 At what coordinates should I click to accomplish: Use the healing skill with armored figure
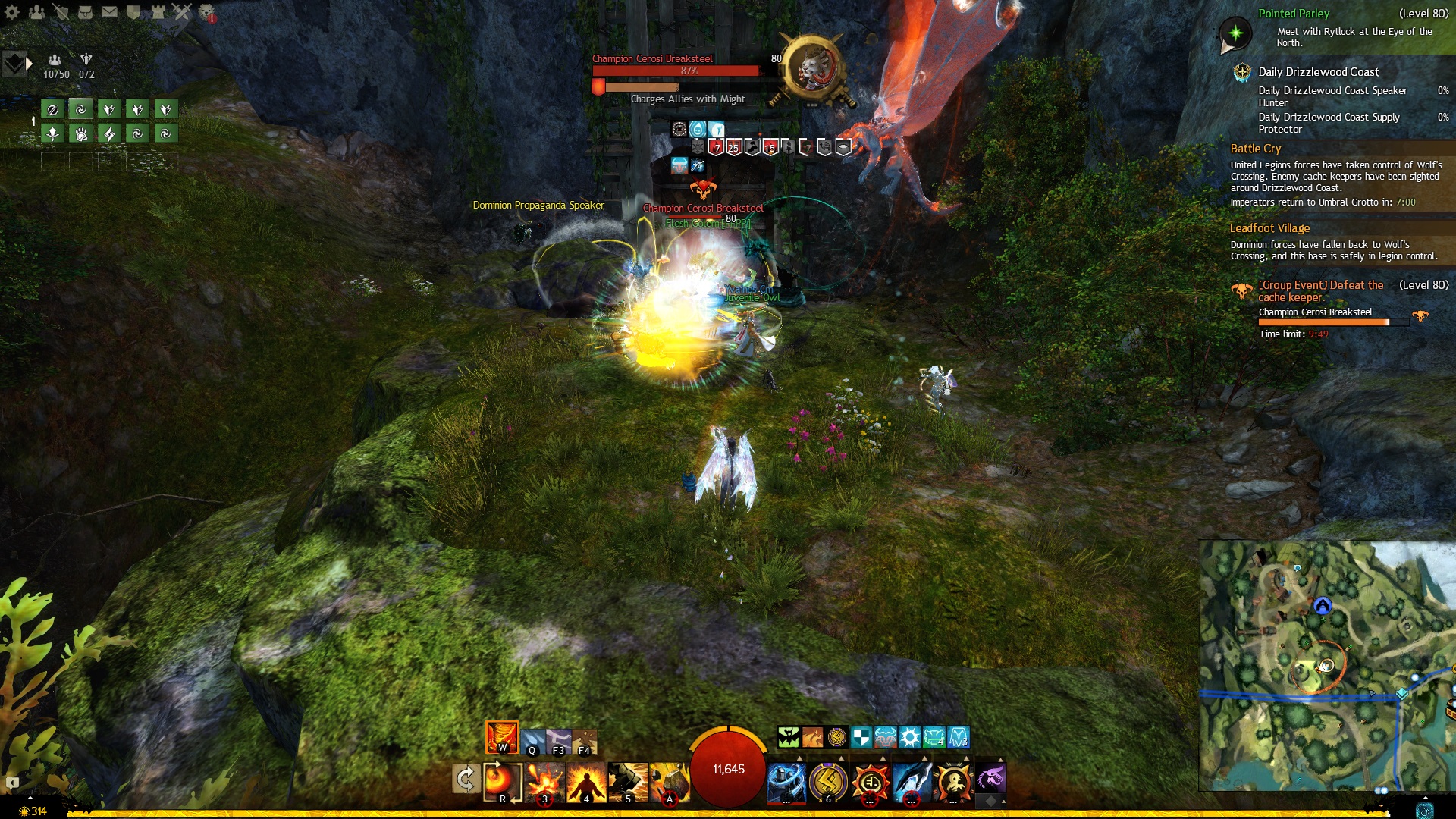coord(786,782)
